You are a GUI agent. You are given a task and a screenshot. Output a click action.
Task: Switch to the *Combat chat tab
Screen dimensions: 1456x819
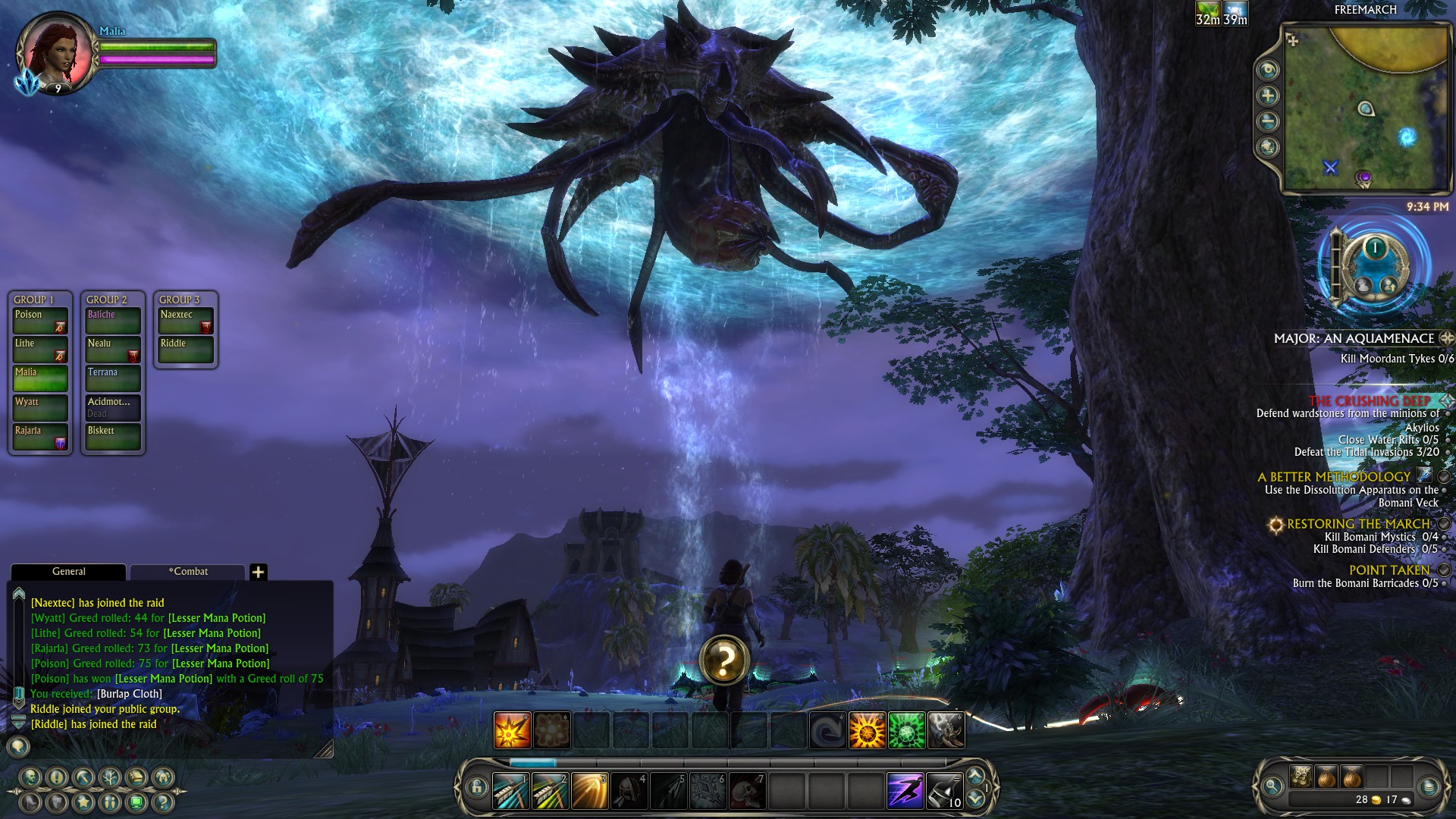189,571
